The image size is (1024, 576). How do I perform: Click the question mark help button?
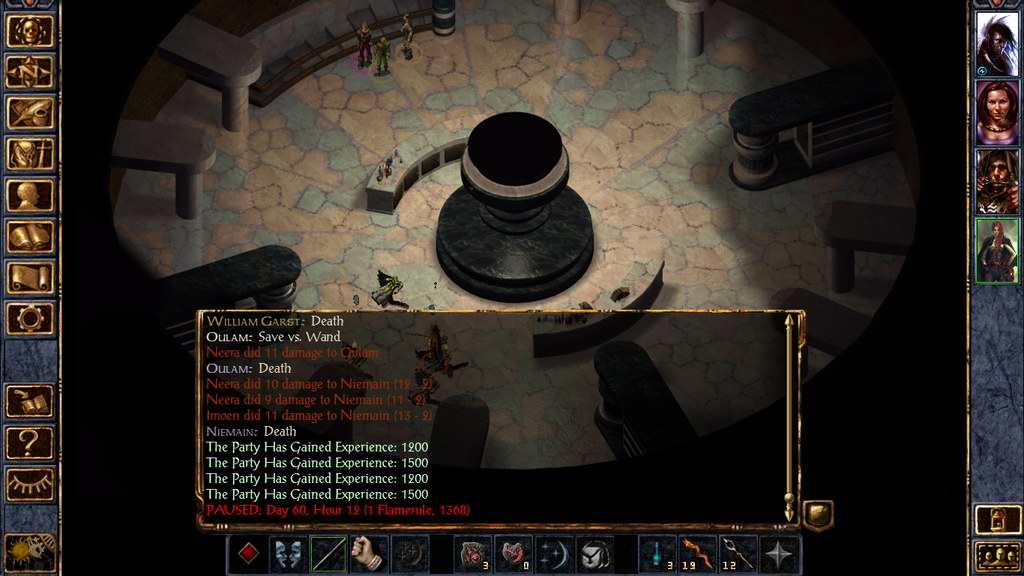pos(30,442)
